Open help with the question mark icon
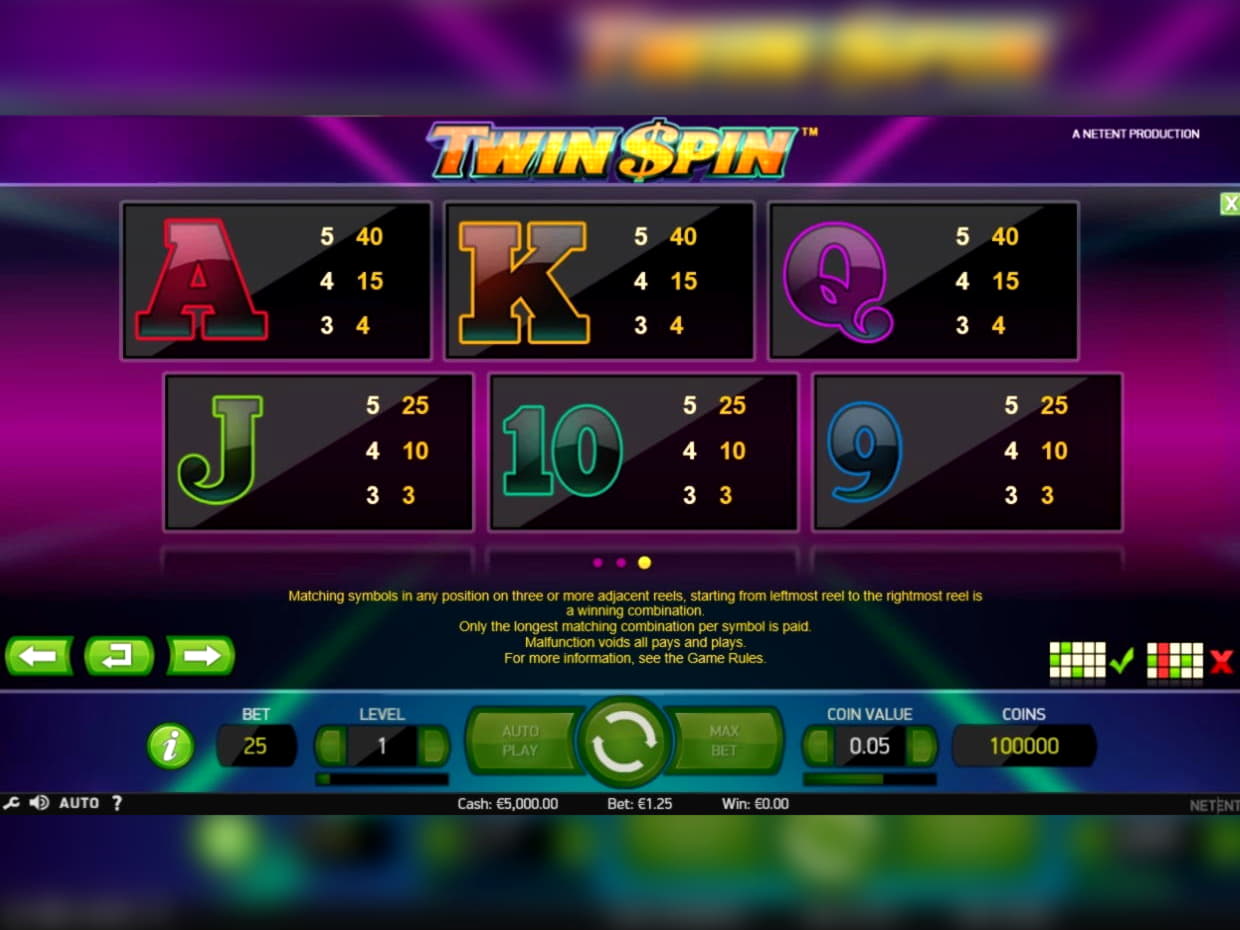 pyautogui.click(x=116, y=803)
